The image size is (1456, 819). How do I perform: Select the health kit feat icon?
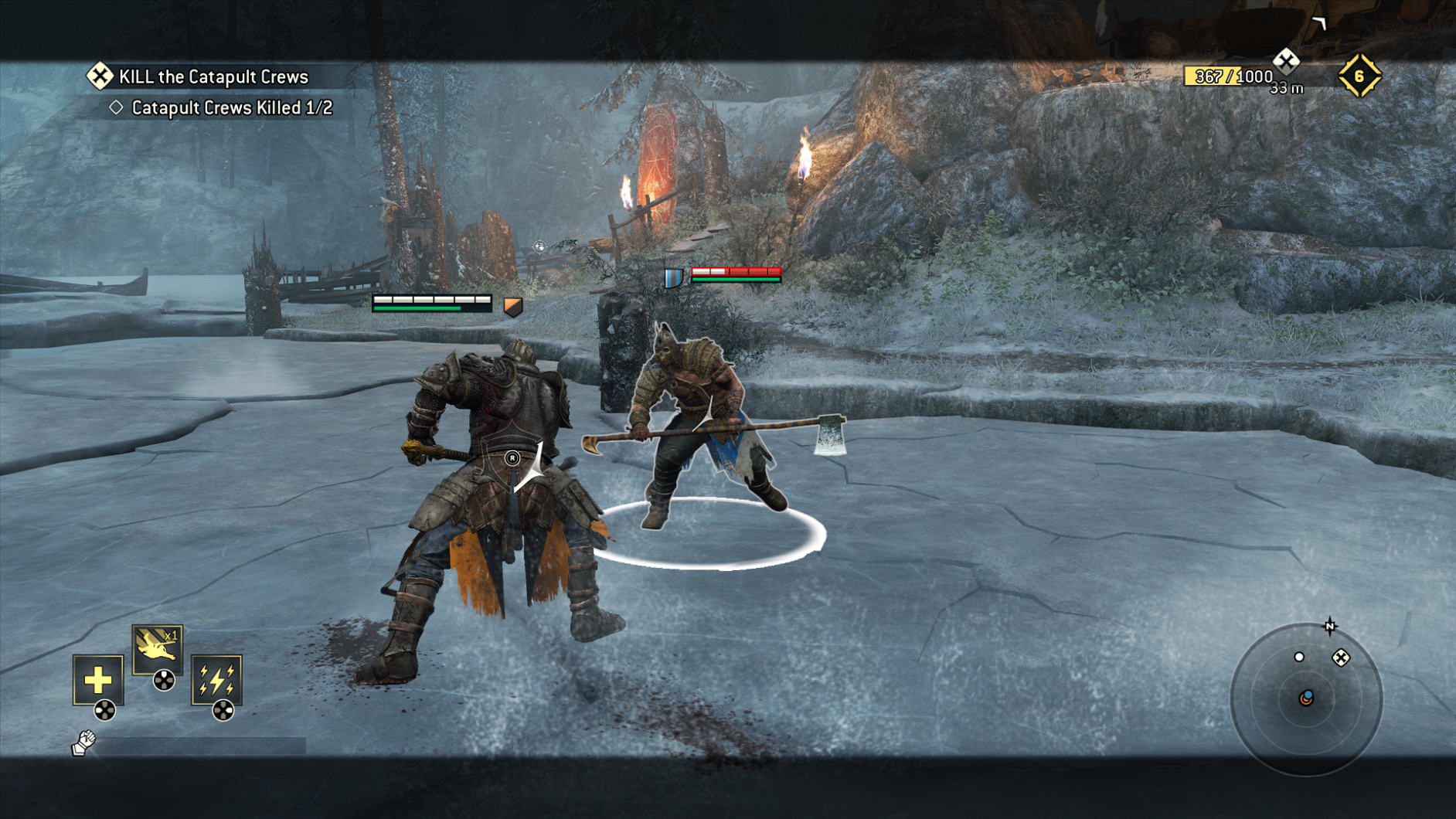point(99,681)
